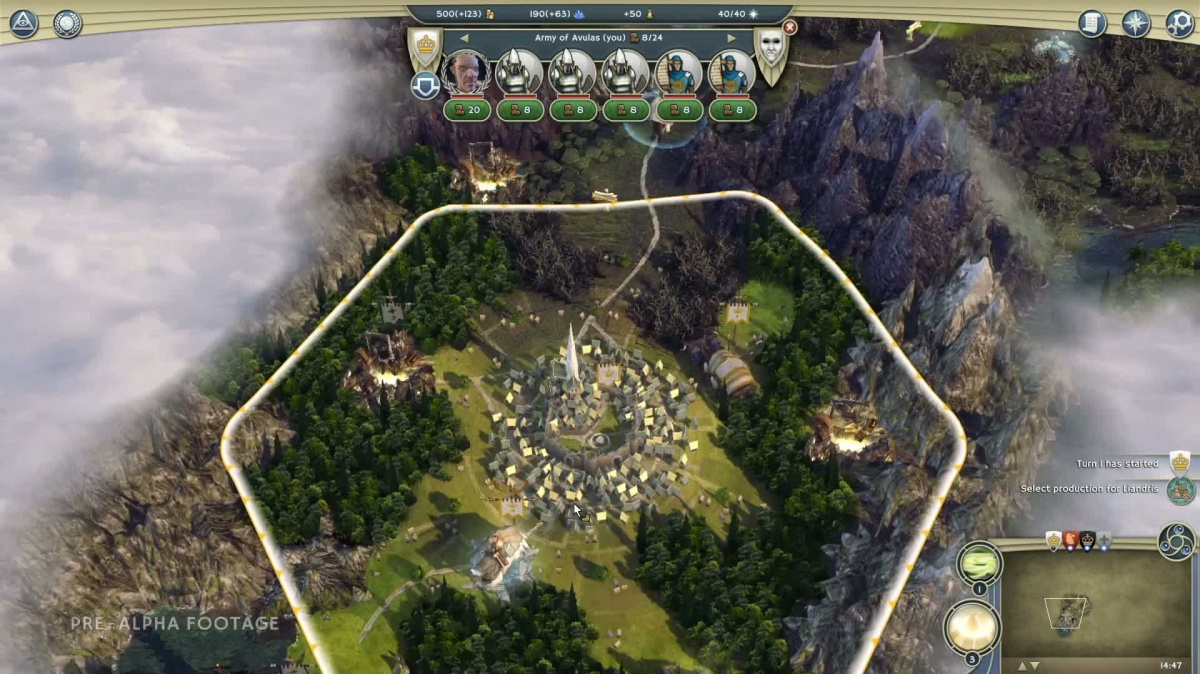Screen dimensions: 1200x674
Task: Select the bald hero leader portrait
Action: pos(466,72)
